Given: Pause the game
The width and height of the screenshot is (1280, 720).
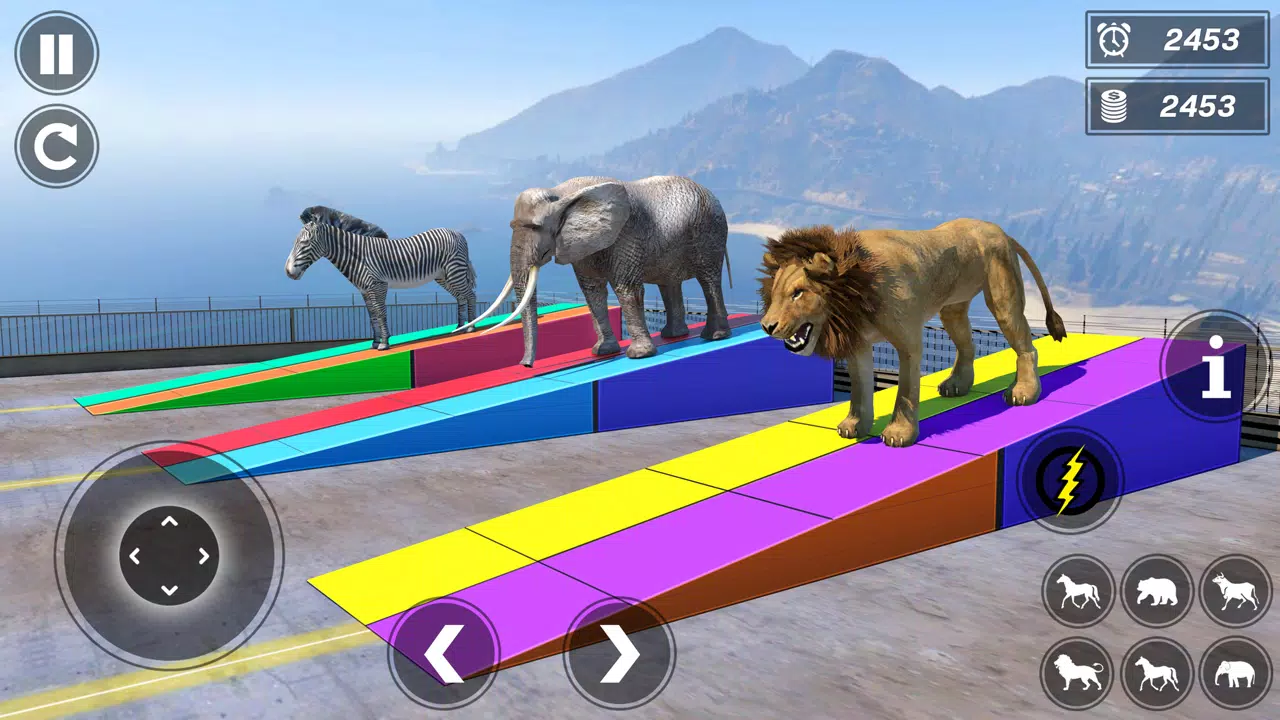Looking at the screenshot, I should pyautogui.click(x=57, y=54).
